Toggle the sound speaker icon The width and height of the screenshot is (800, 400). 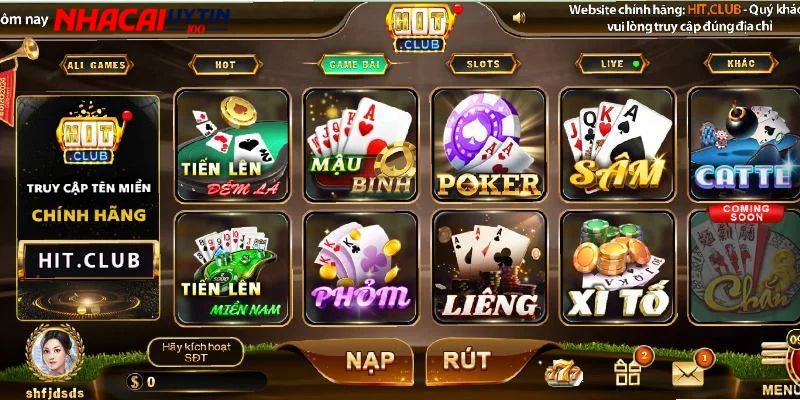point(518,17)
